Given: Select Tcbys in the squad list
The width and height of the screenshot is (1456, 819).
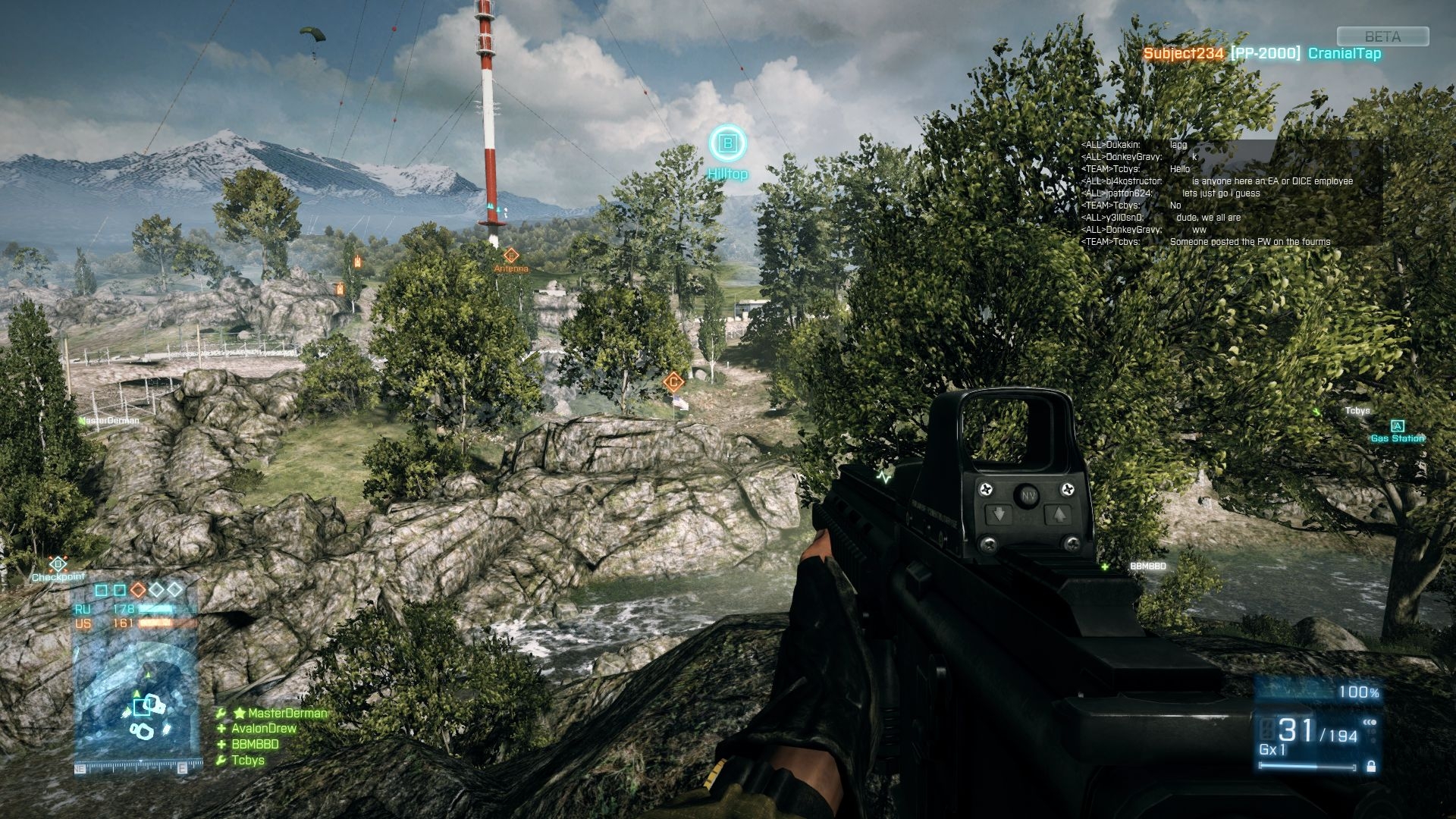Looking at the screenshot, I should (x=248, y=760).
